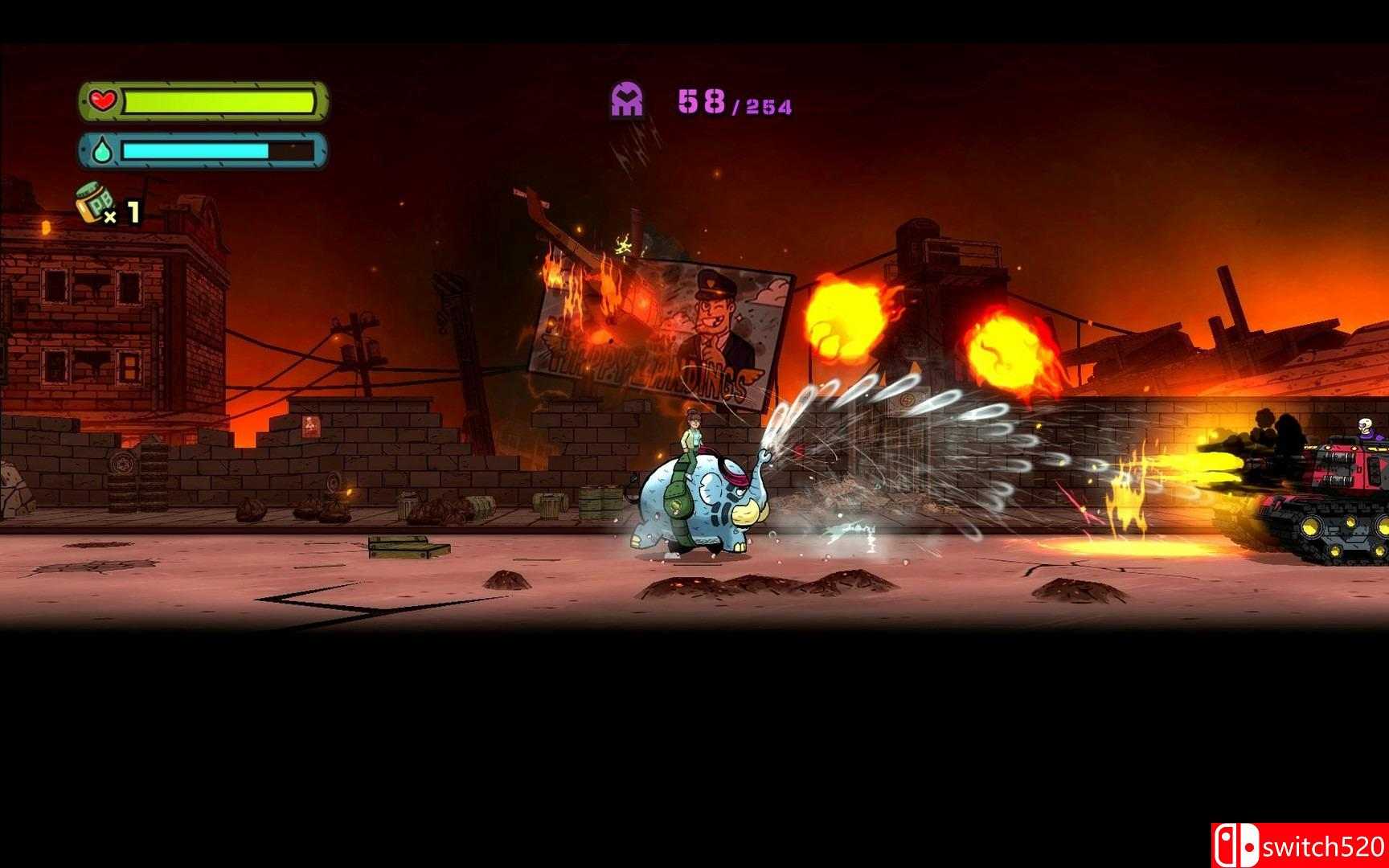This screenshot has width=1389, height=868.
Task: Click the cyan water gauge fill bar
Action: pos(197,149)
